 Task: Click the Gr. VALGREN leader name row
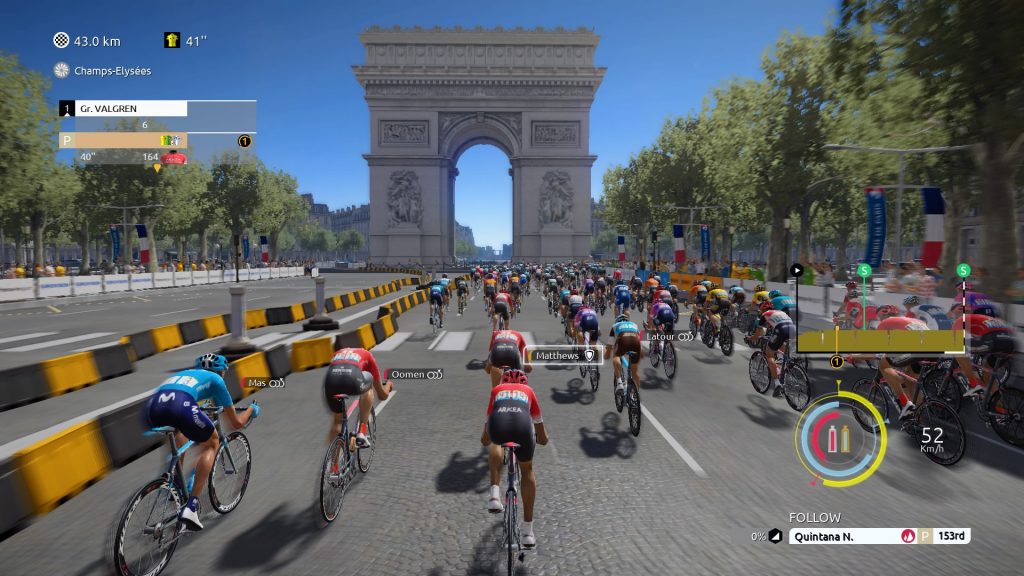pos(124,108)
